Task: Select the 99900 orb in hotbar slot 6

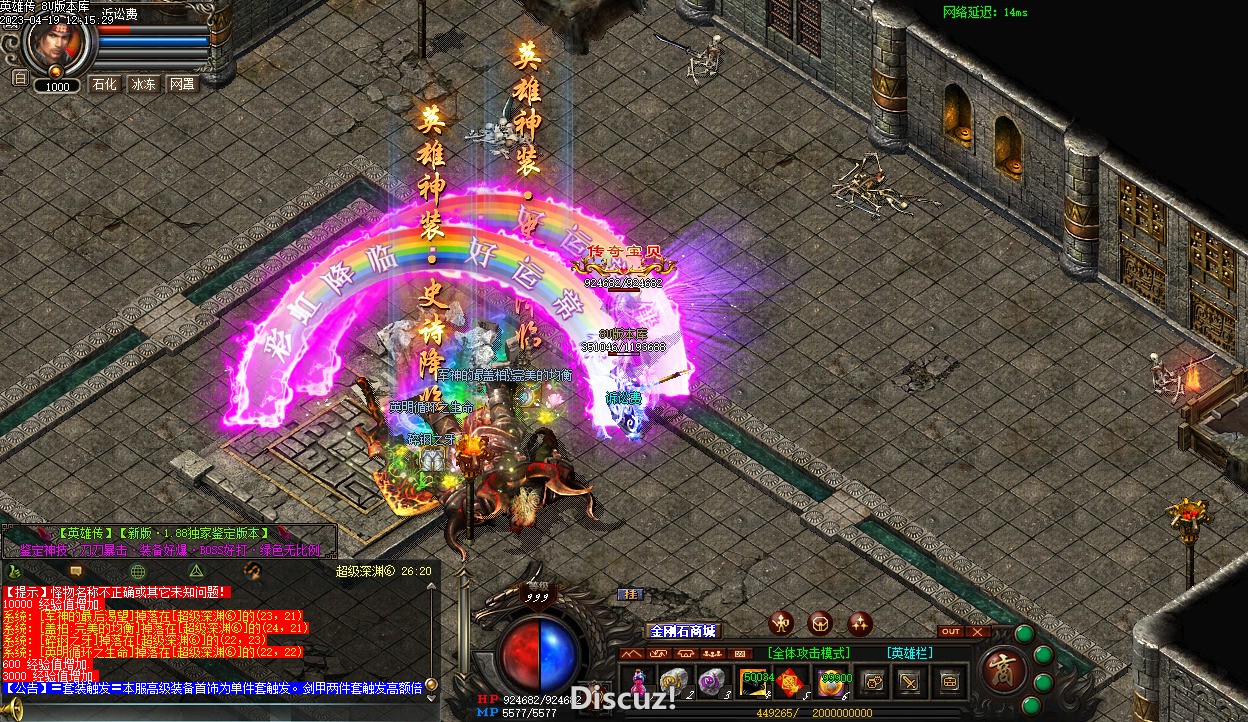Action: (833, 682)
